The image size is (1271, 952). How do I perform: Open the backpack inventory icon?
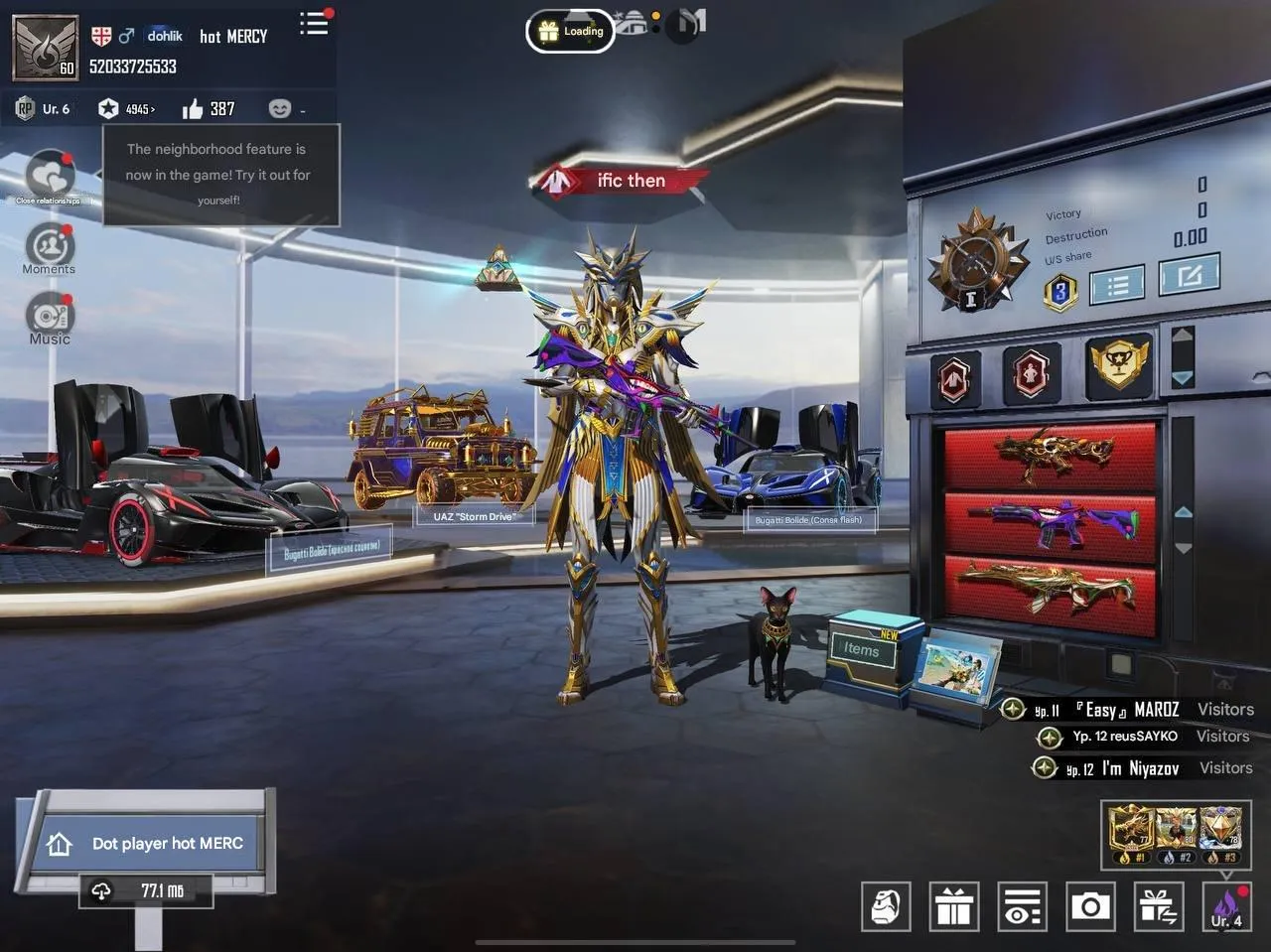[x=886, y=906]
